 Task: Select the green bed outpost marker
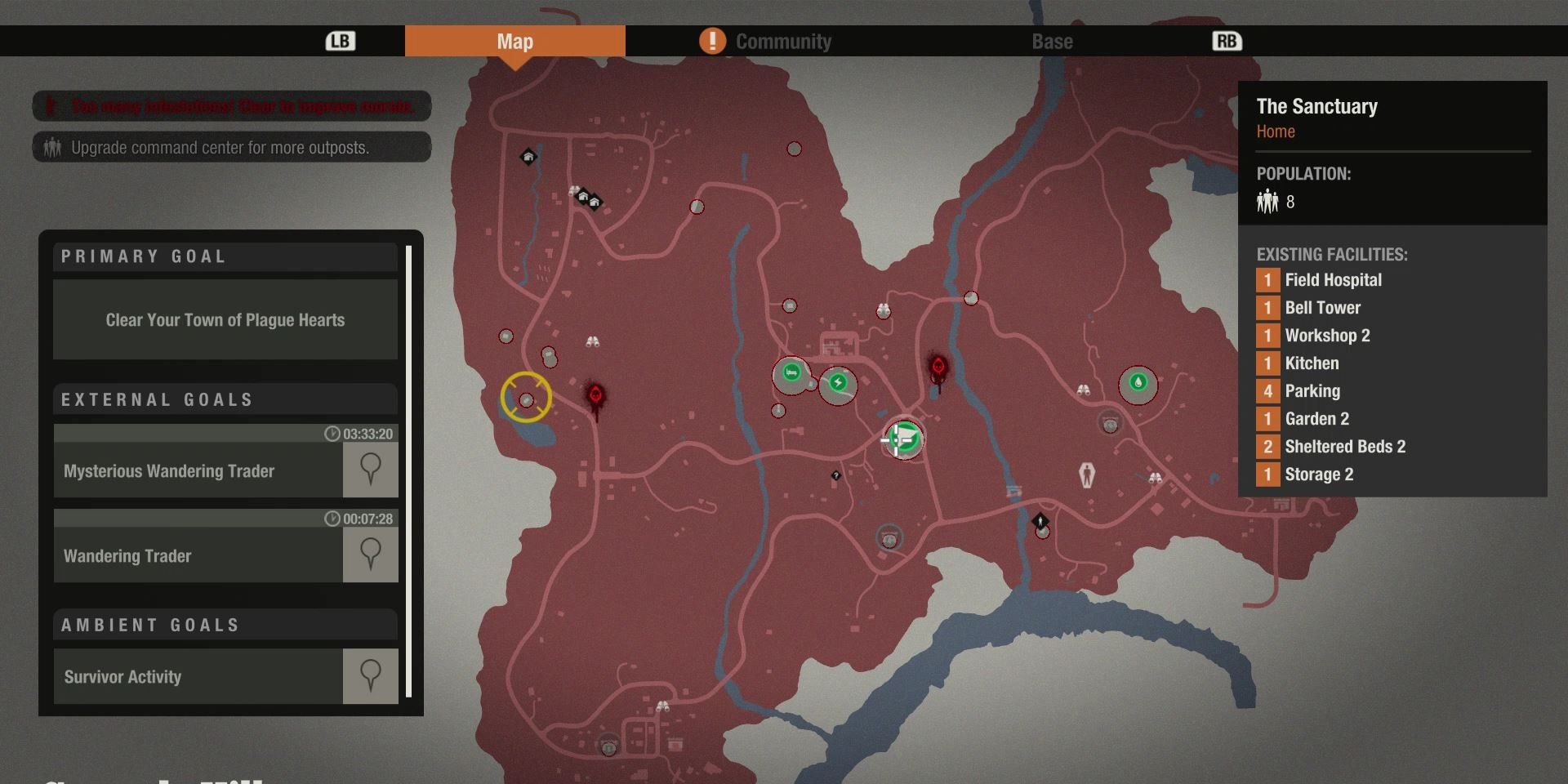coord(791,373)
